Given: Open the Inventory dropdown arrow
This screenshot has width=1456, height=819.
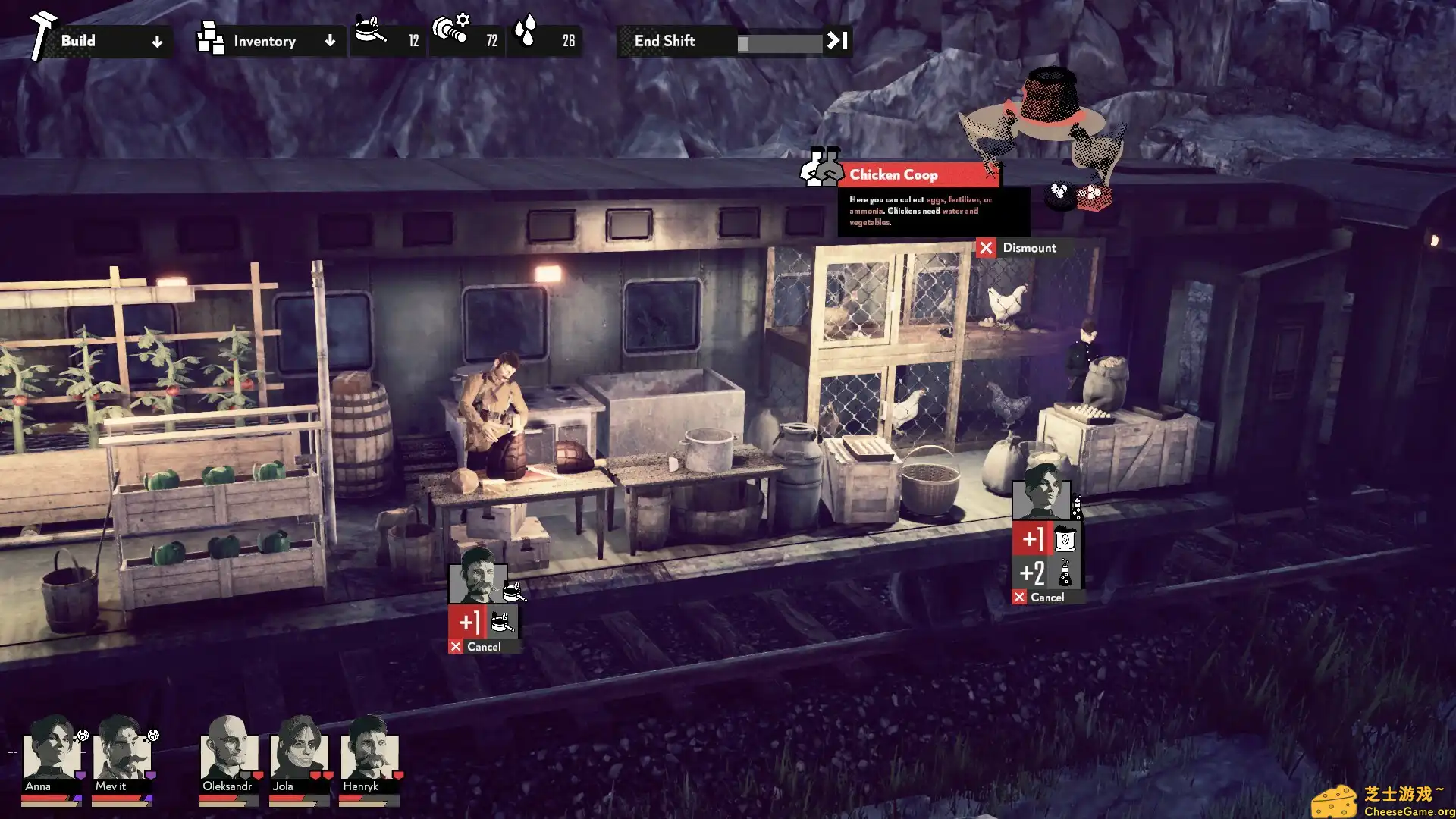Looking at the screenshot, I should [330, 42].
